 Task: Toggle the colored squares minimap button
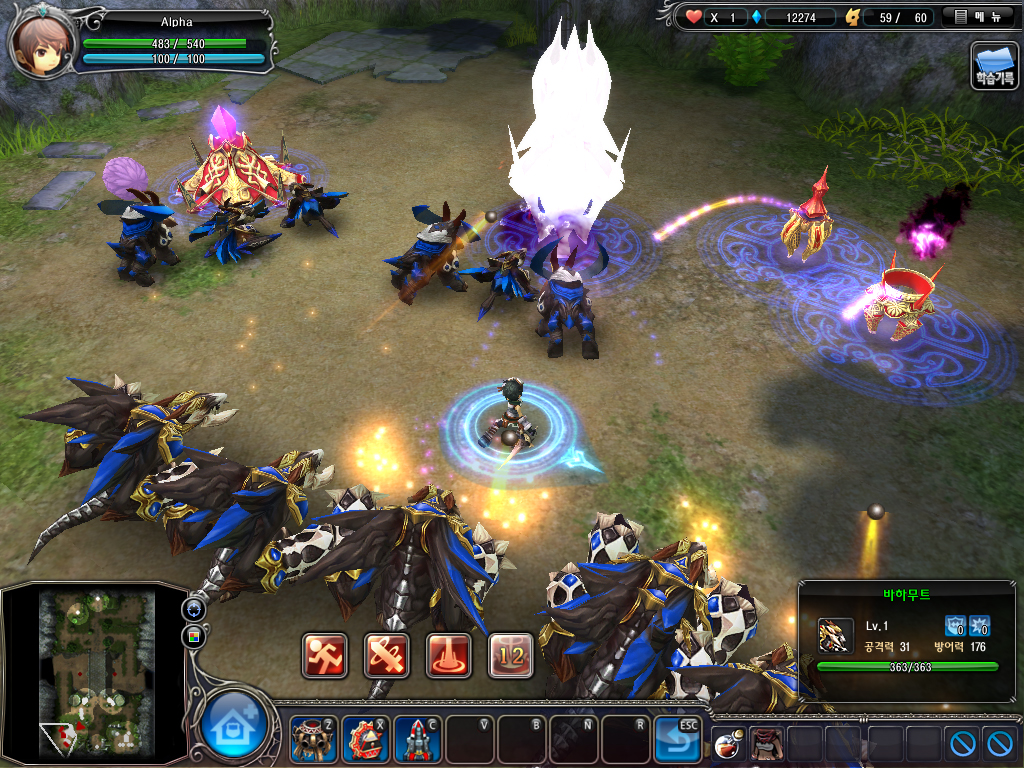(192, 636)
